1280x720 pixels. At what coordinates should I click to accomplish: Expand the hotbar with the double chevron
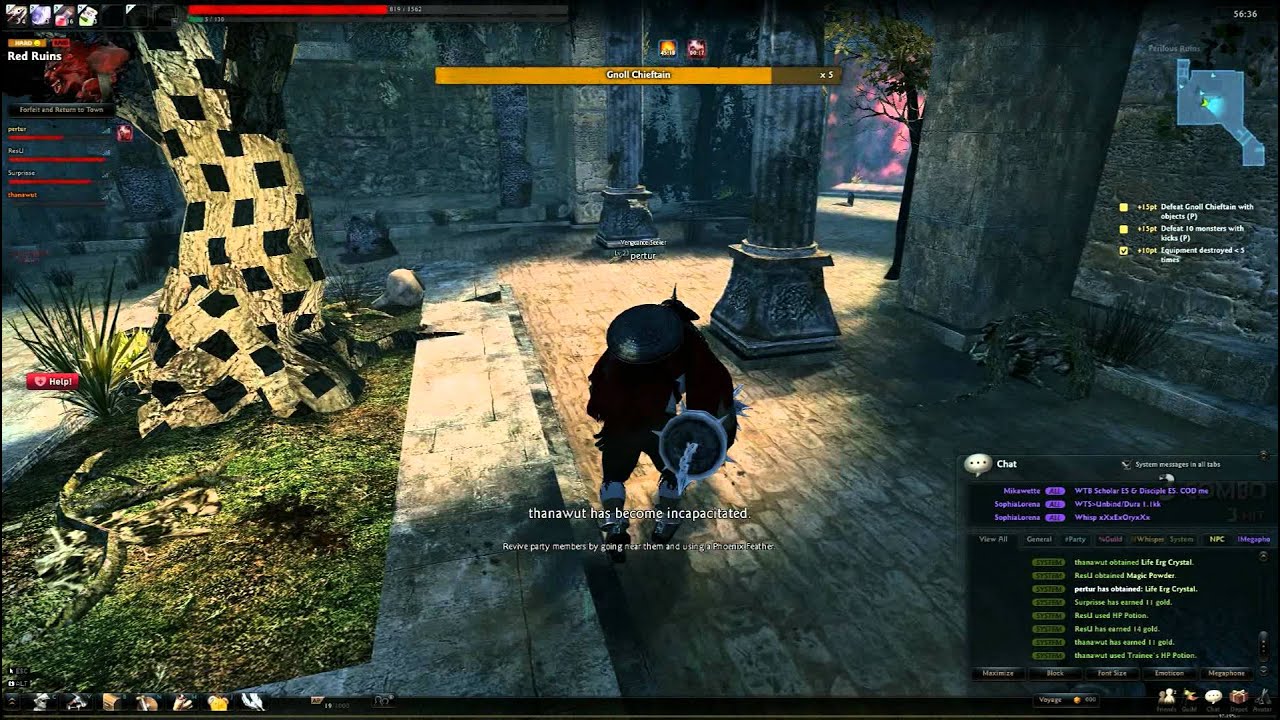(11, 700)
